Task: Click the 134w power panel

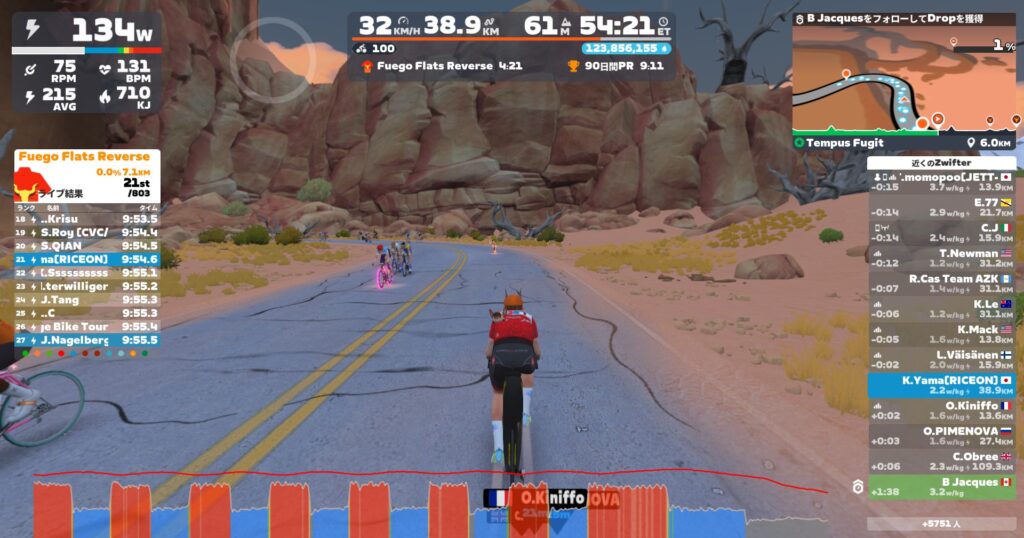Action: click(87, 31)
